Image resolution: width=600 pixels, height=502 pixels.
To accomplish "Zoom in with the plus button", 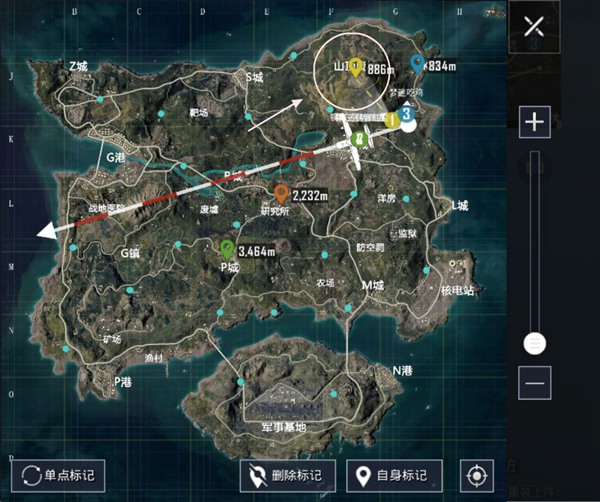I will [x=535, y=122].
